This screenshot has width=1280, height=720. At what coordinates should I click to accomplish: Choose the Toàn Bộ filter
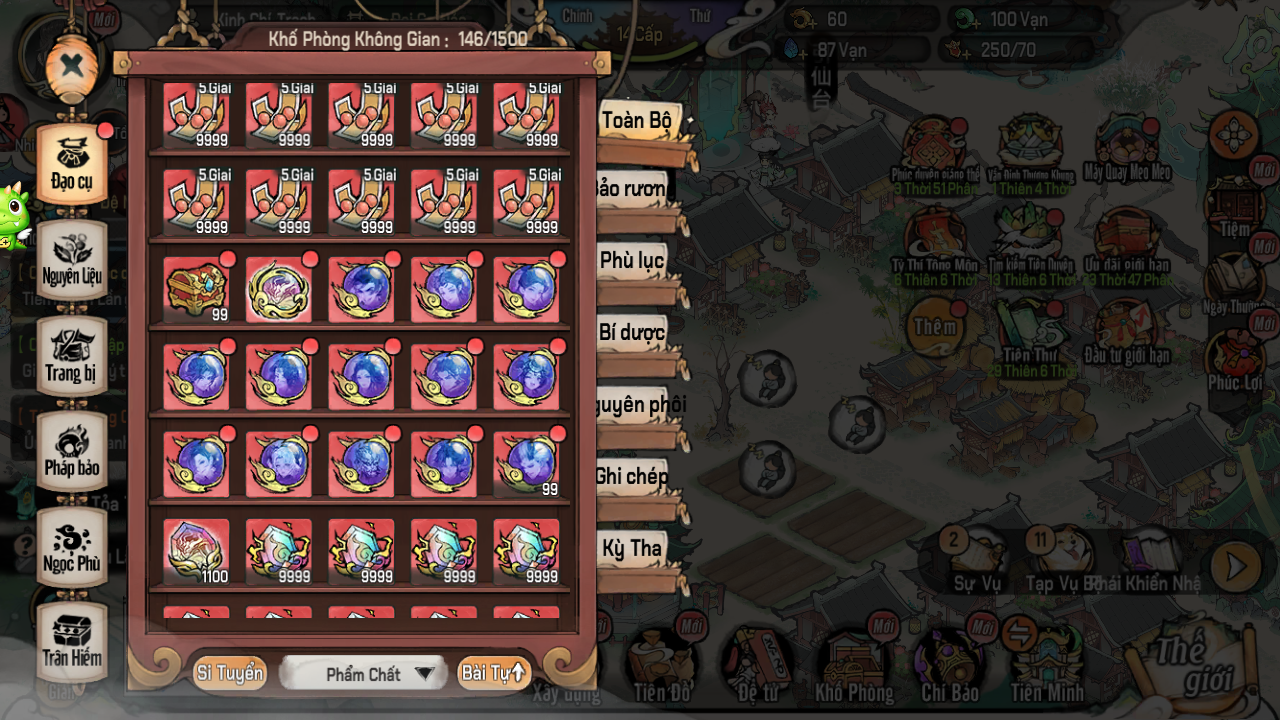pyautogui.click(x=638, y=122)
